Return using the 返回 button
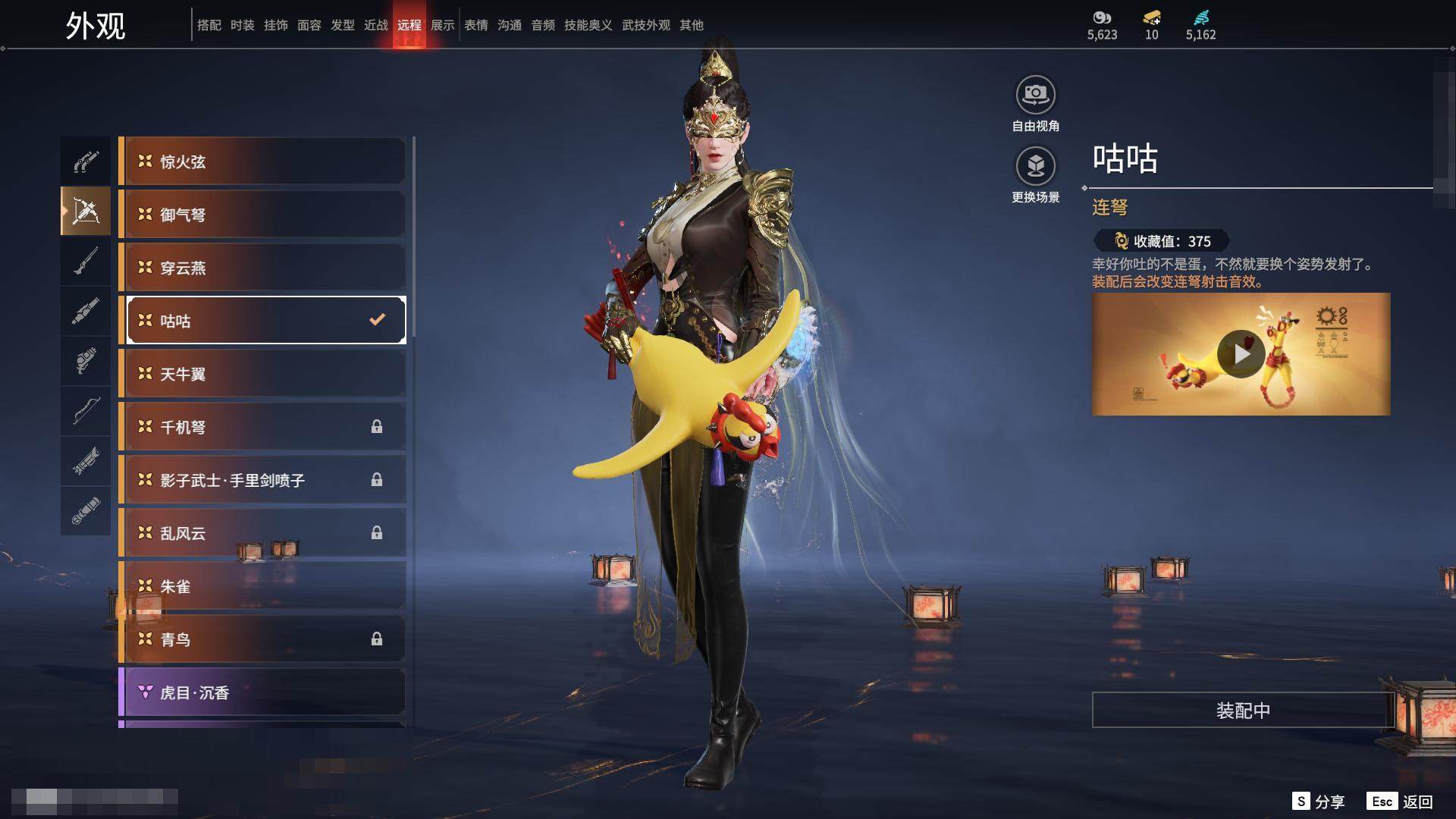Screen dimensions: 1456x819 (x=1401, y=802)
